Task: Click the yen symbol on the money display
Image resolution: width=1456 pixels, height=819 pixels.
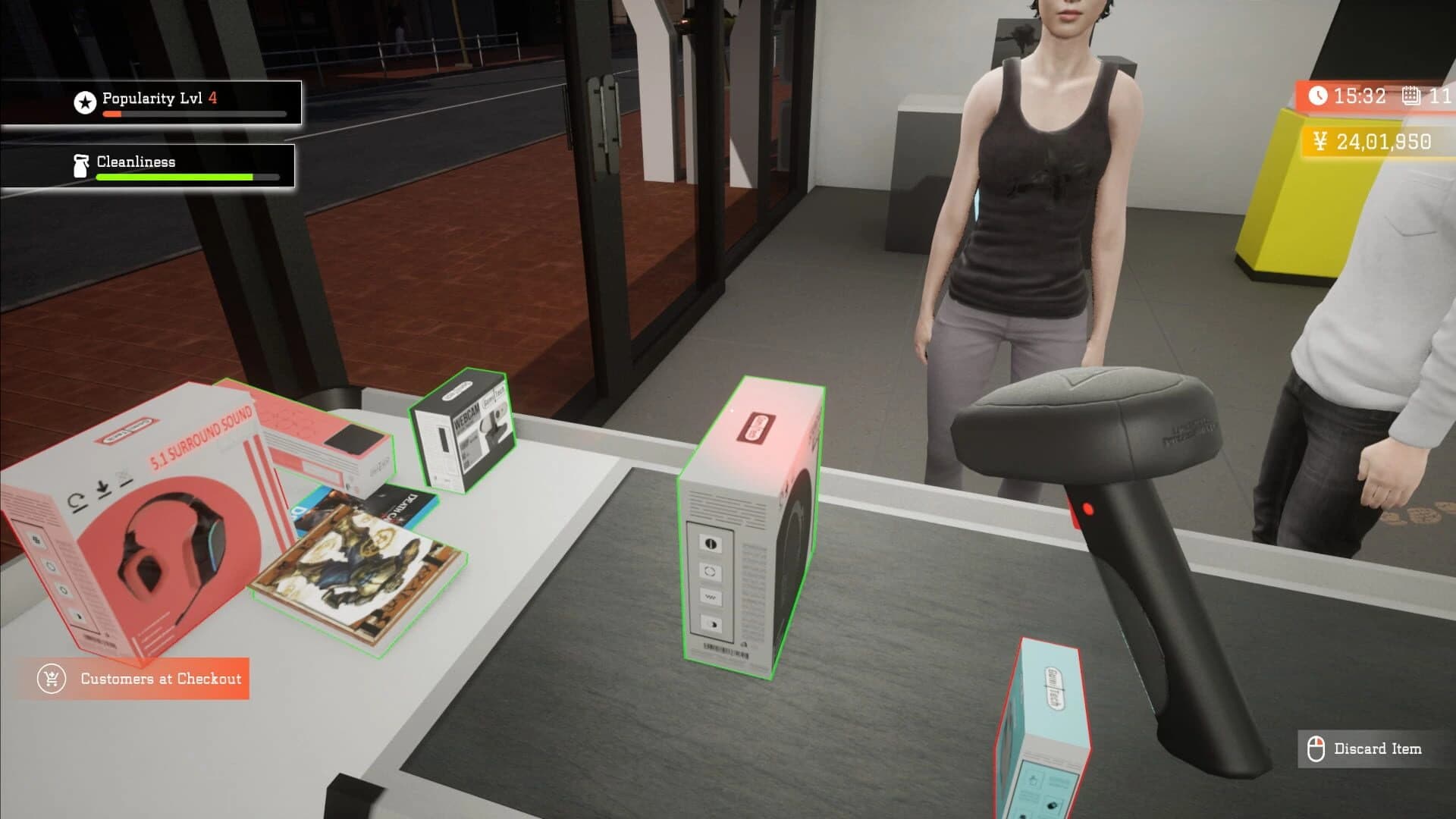Action: tap(1319, 140)
